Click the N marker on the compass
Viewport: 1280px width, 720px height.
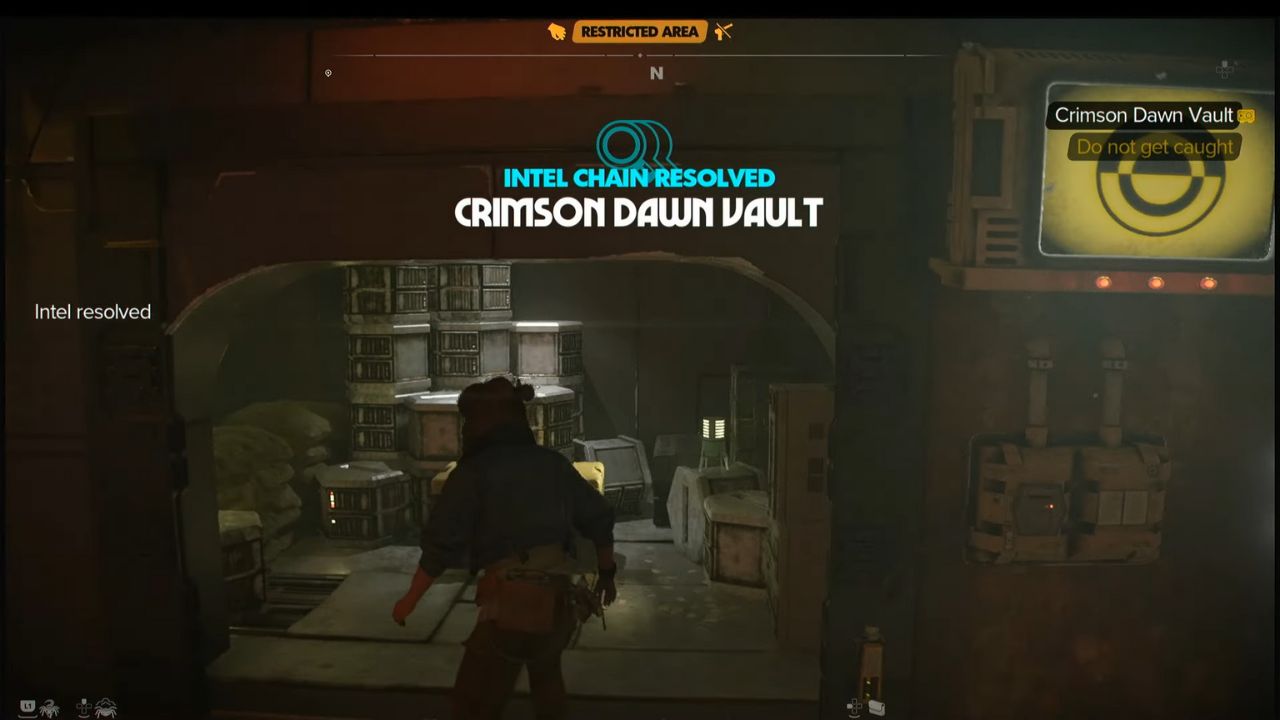[657, 72]
